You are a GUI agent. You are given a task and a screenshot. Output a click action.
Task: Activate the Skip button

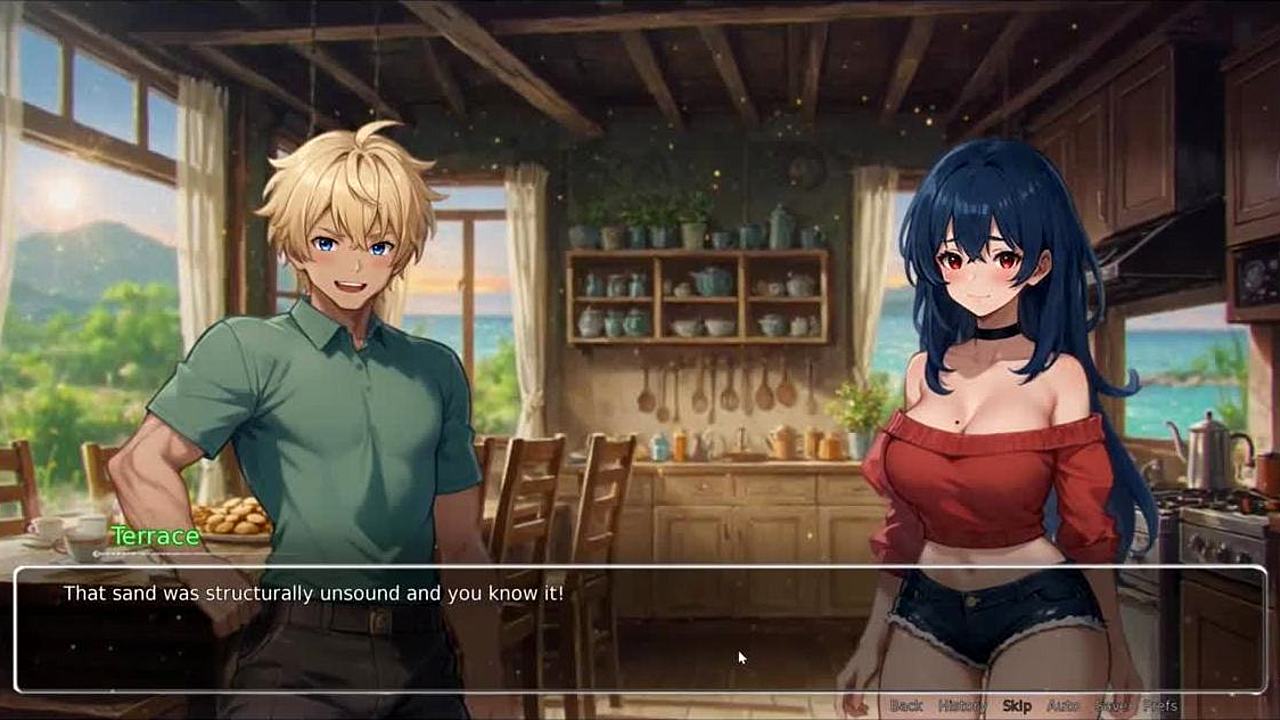(x=1017, y=706)
